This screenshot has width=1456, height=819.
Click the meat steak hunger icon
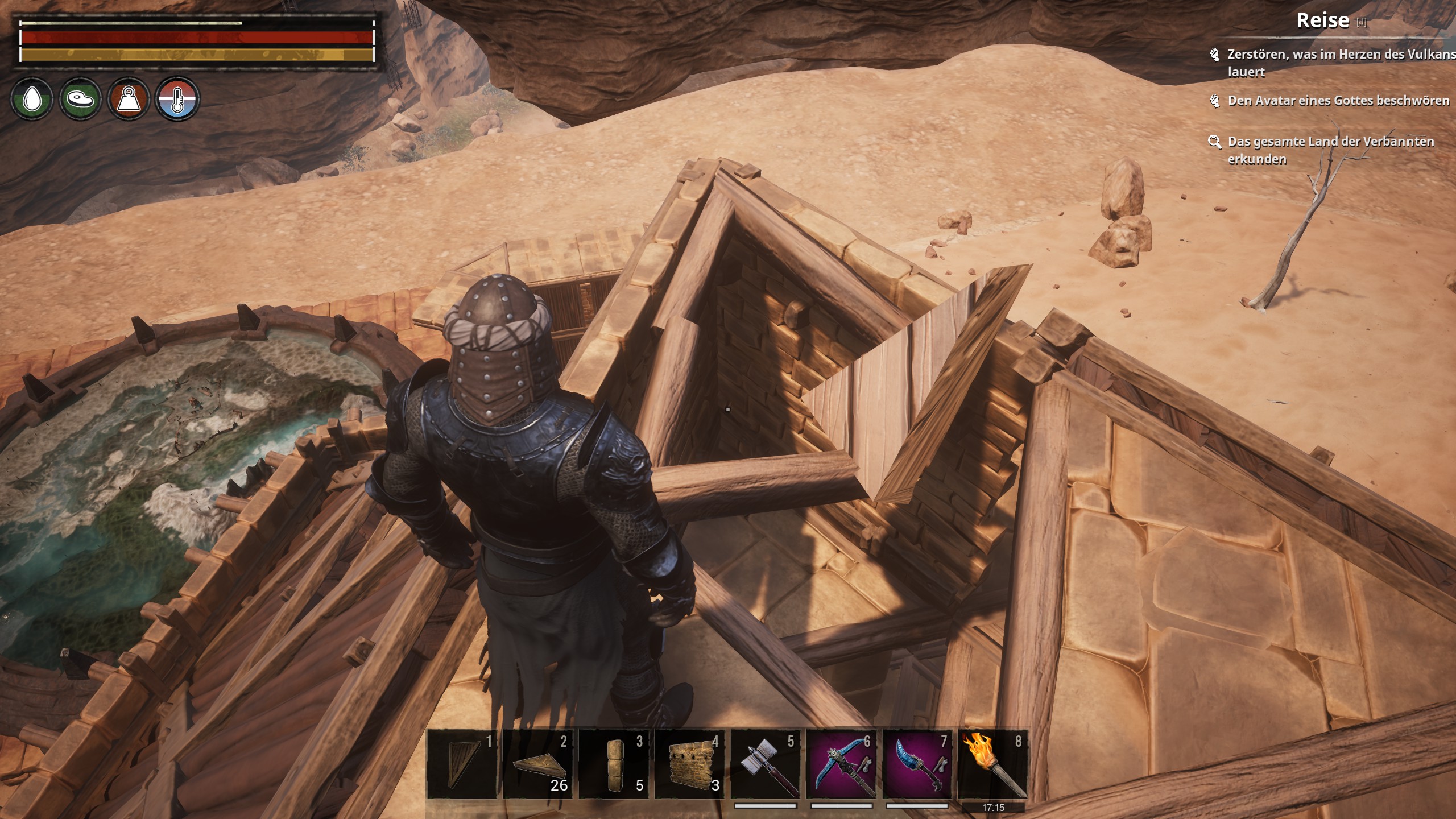tap(80, 100)
